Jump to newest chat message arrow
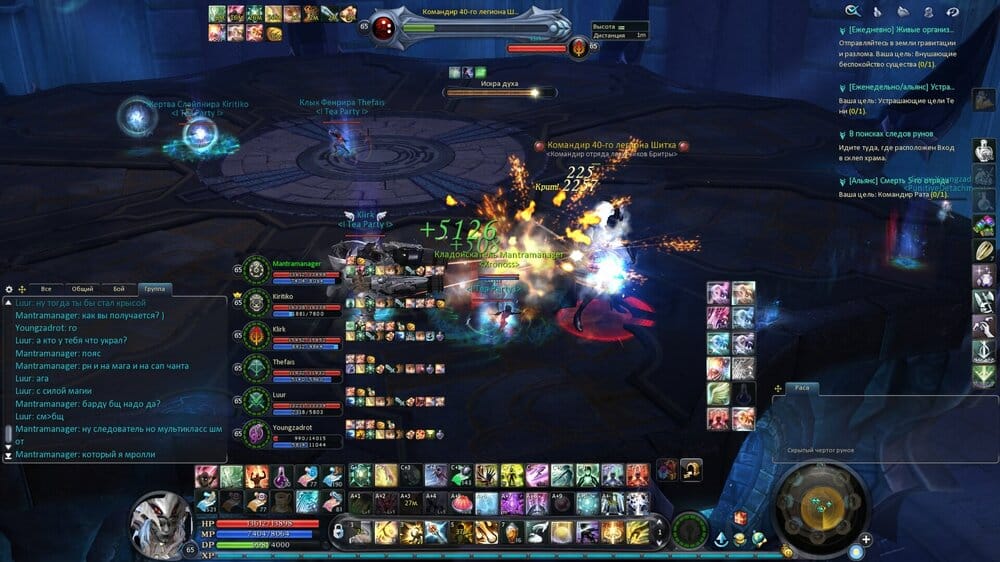 coord(9,455)
